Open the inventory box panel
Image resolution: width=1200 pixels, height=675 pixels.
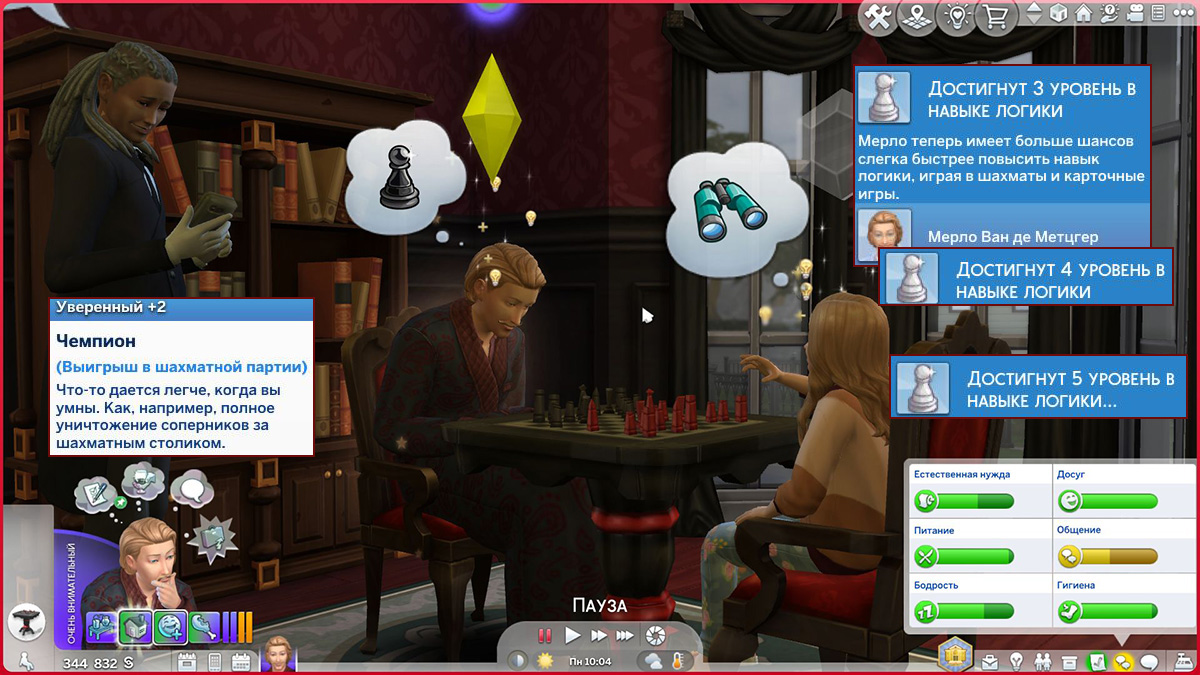tap(1070, 662)
